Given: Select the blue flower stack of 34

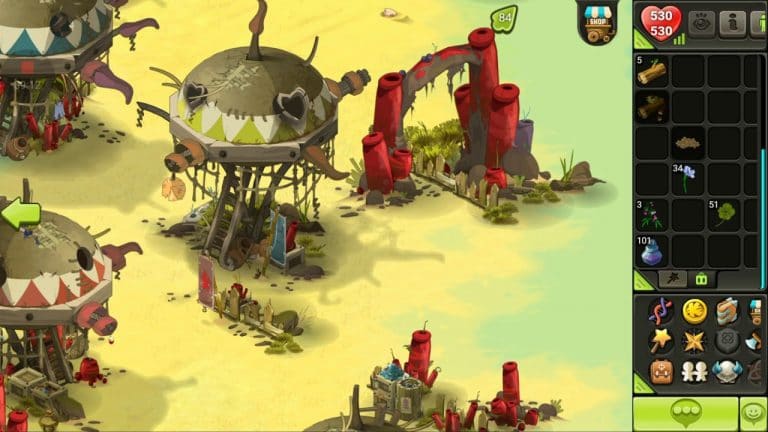Looking at the screenshot, I should pos(688,178).
